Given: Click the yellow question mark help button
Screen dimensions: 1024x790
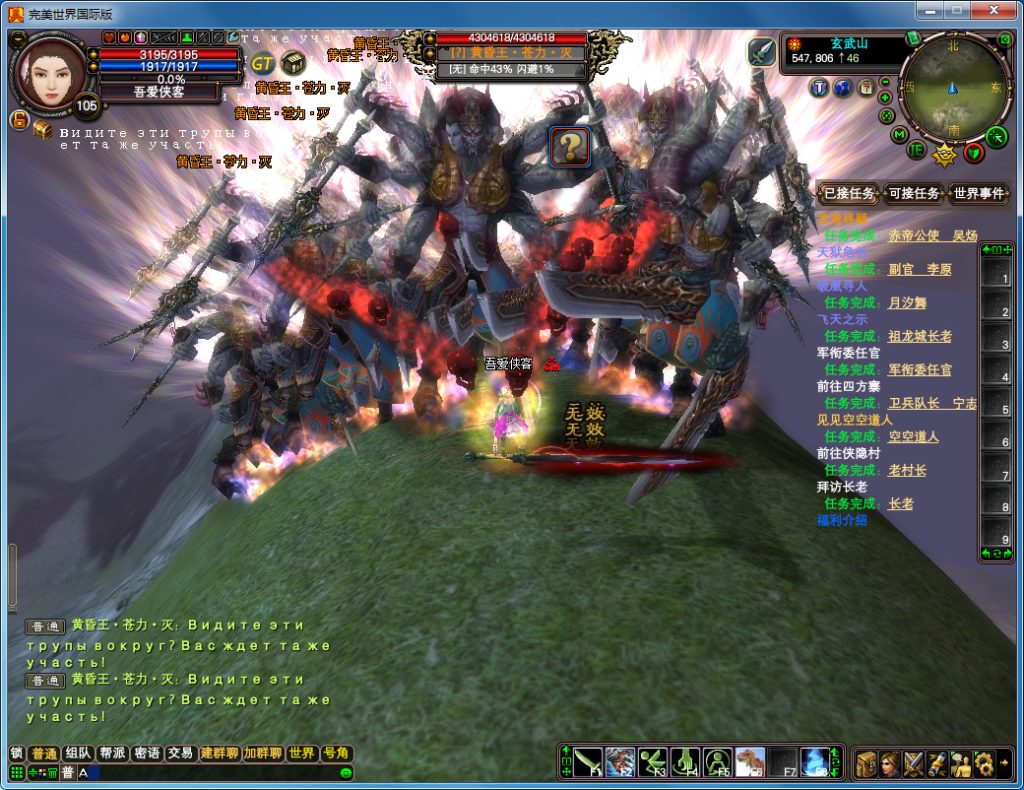Looking at the screenshot, I should [x=570, y=147].
